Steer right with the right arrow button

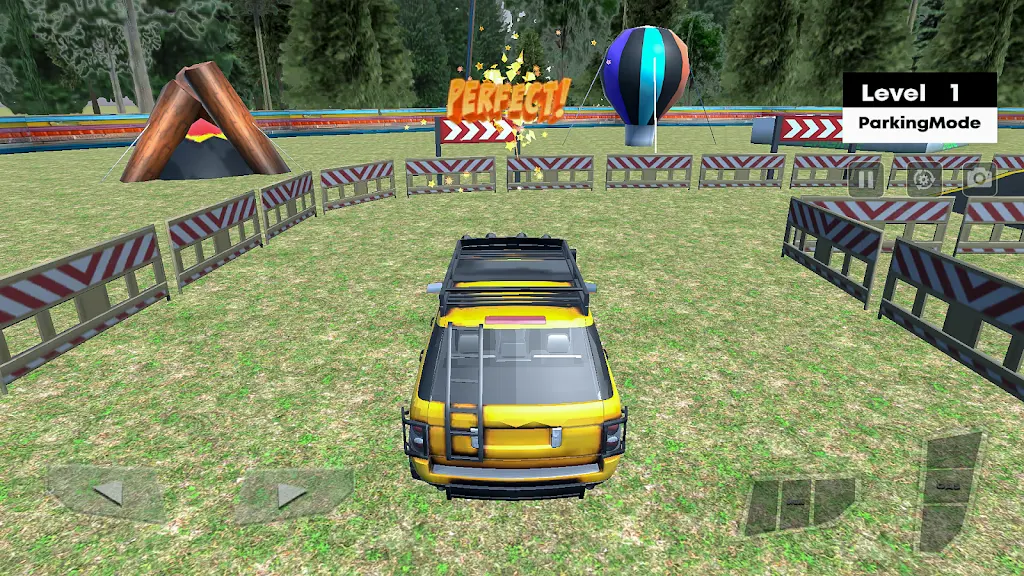click(x=291, y=494)
